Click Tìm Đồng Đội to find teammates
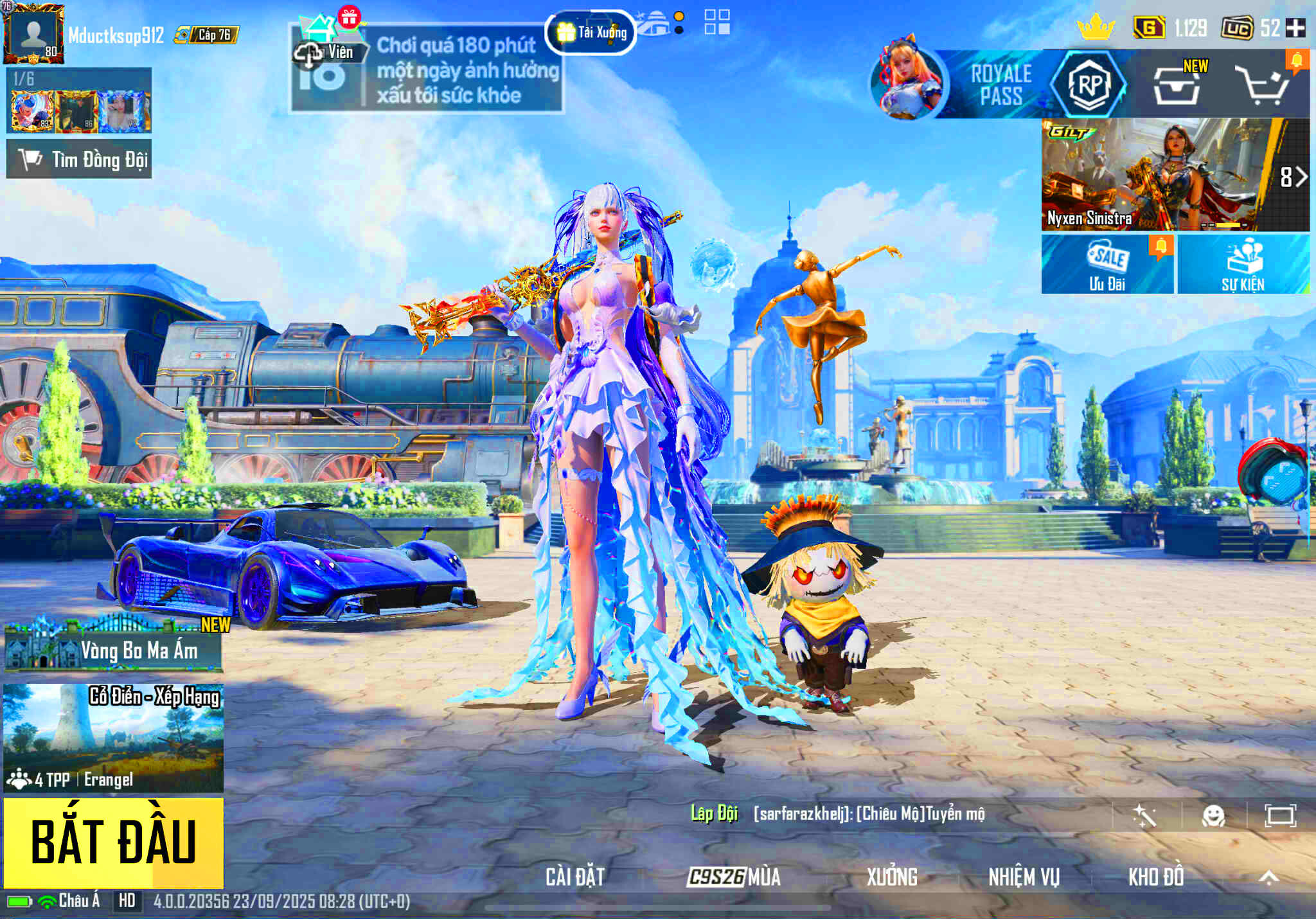 point(79,159)
